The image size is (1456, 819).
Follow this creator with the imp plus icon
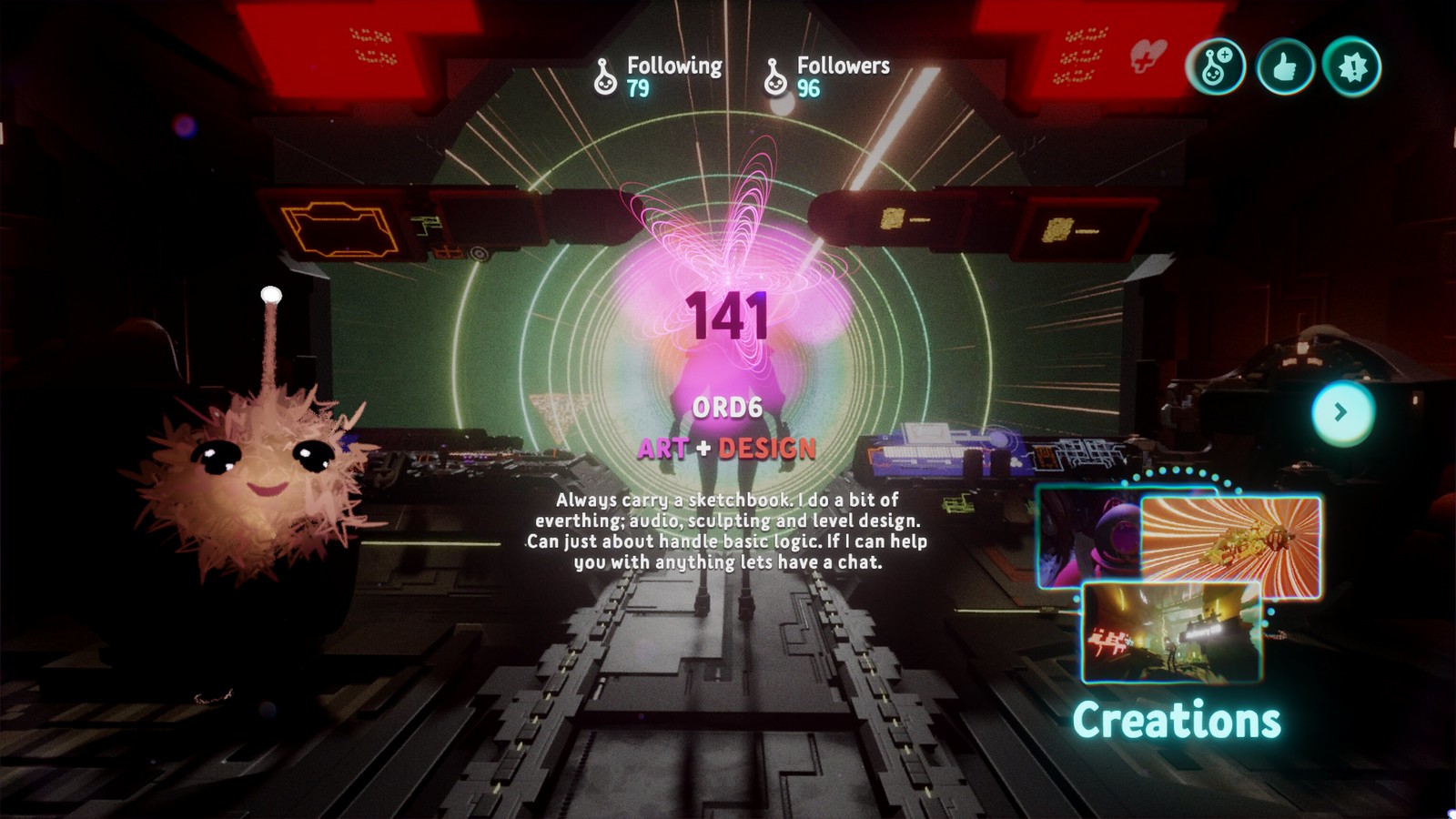point(1216,66)
